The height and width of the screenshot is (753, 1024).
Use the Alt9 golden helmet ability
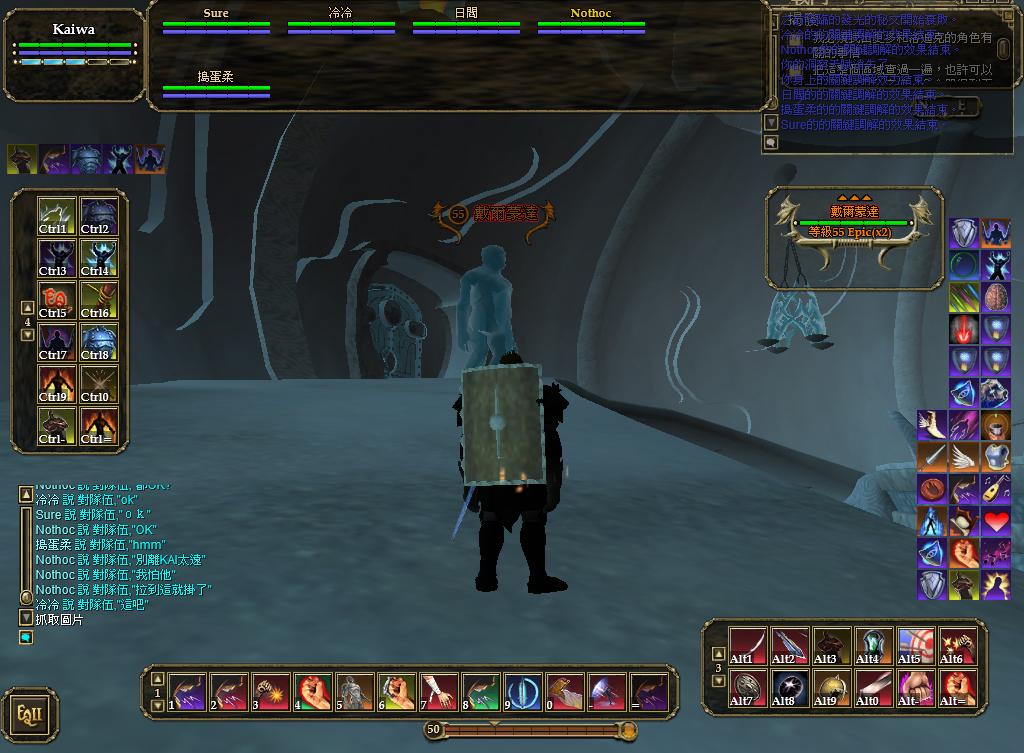831,688
